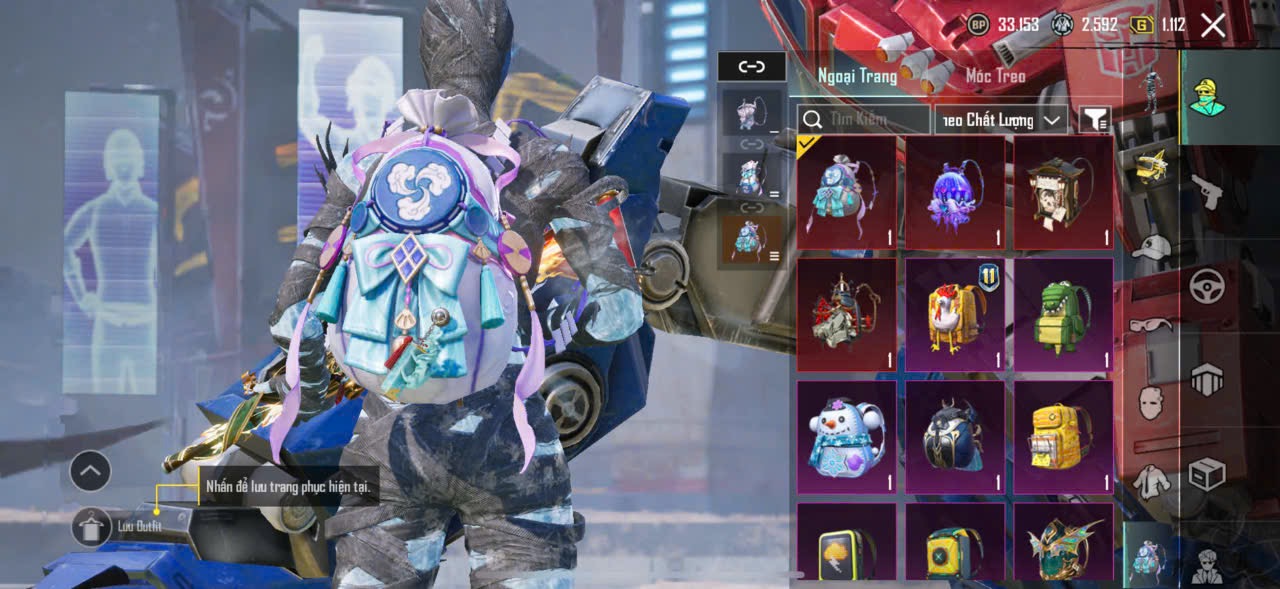Choose the plain yellow backpack

pyautogui.click(x=1063, y=437)
